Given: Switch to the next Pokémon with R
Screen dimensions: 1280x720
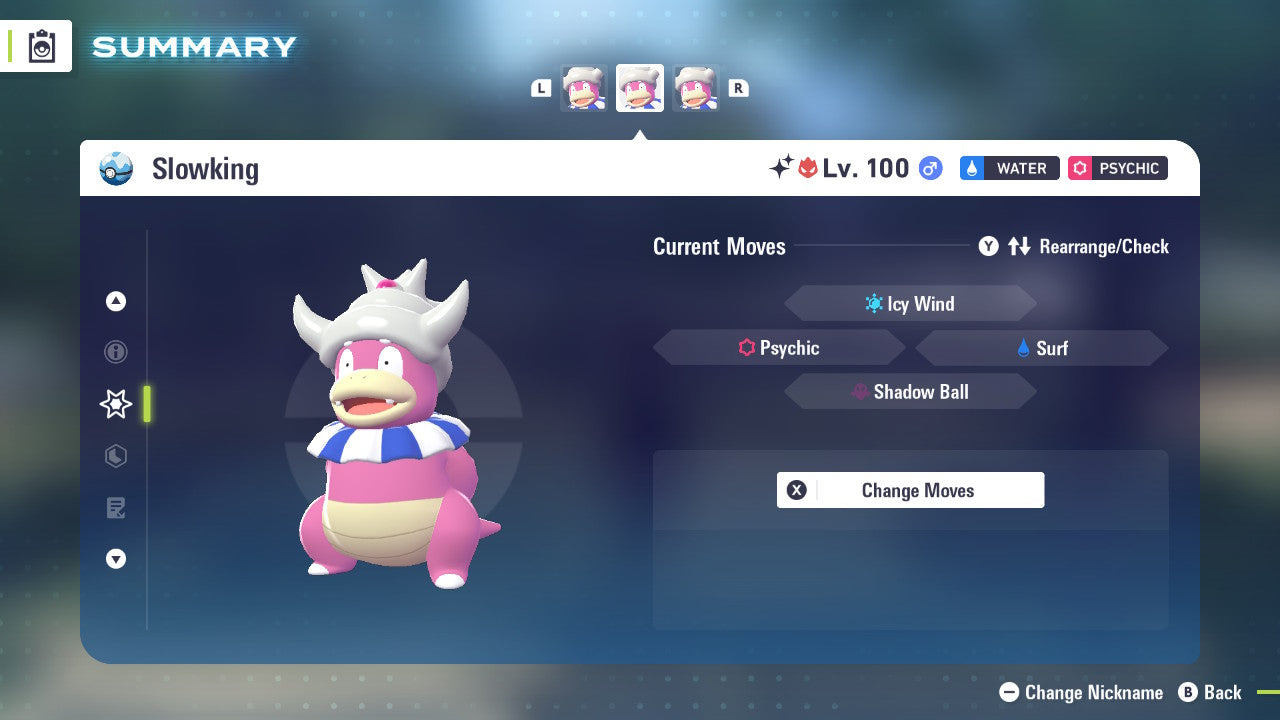Looking at the screenshot, I should click(x=738, y=87).
